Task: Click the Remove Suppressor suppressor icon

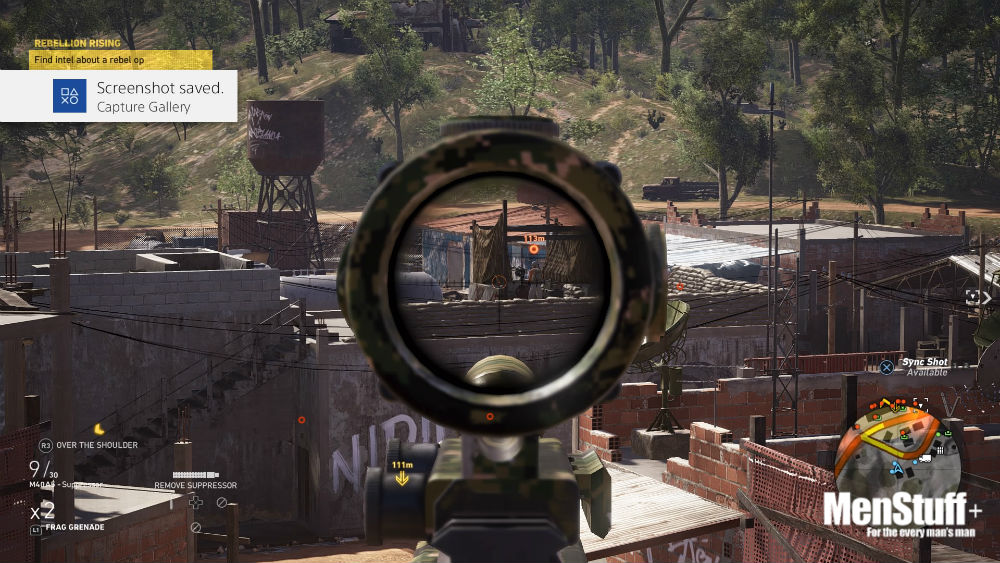Action: pyautogui.click(x=196, y=475)
